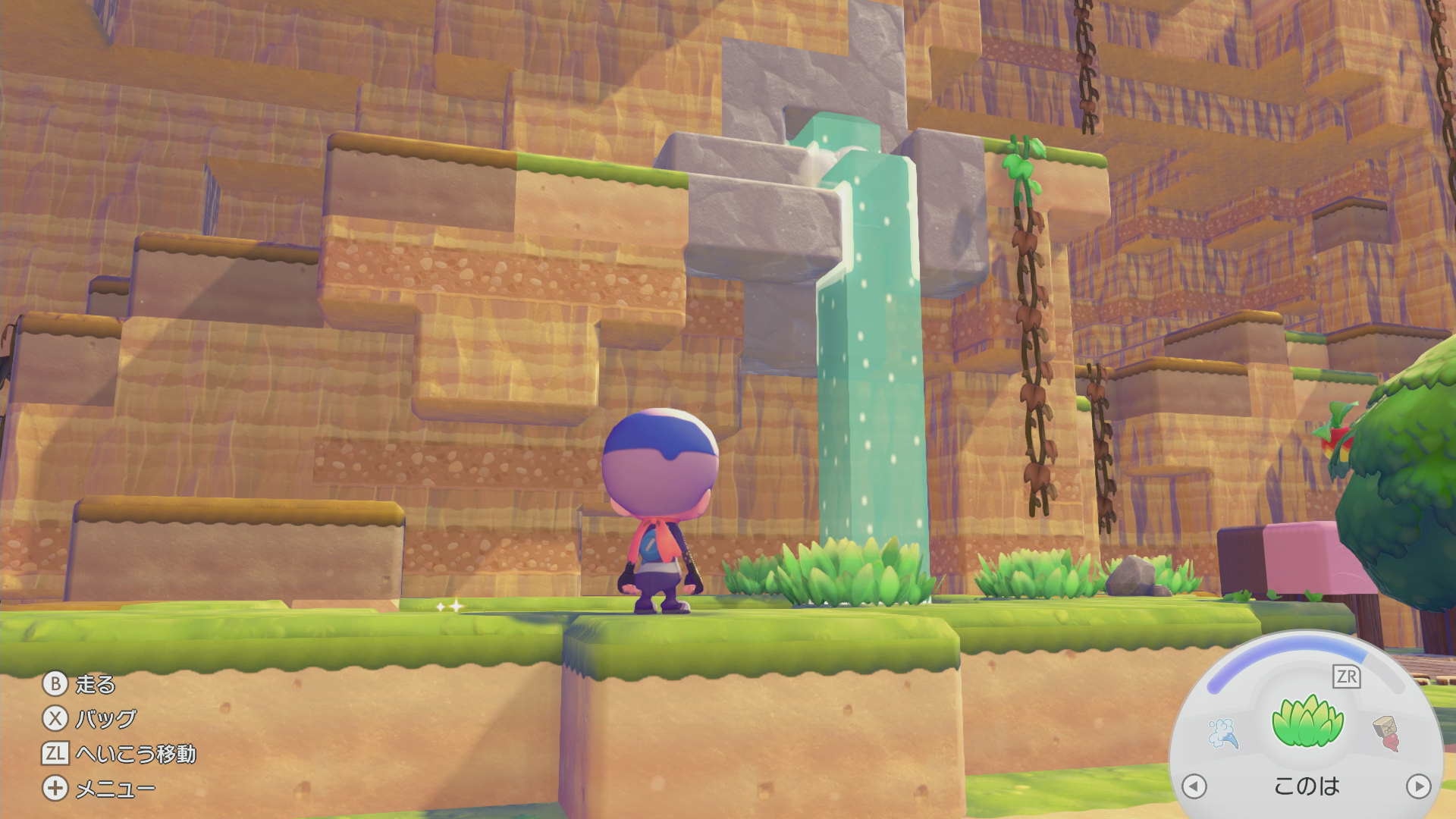Pick the rock and fist ability icon
Viewport: 1456px width, 819px height.
coord(1387,732)
